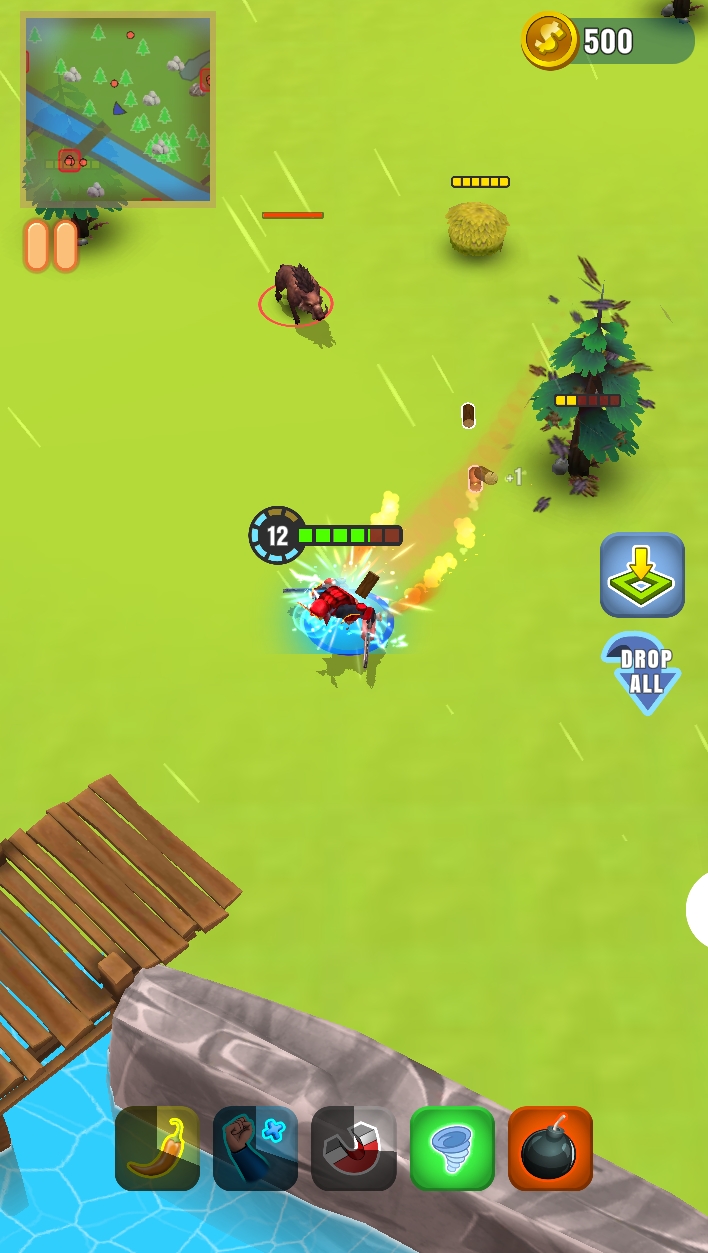Screen dimensions: 708x1253
Task: Activate the fist strength boost ability
Action: coord(255,1148)
